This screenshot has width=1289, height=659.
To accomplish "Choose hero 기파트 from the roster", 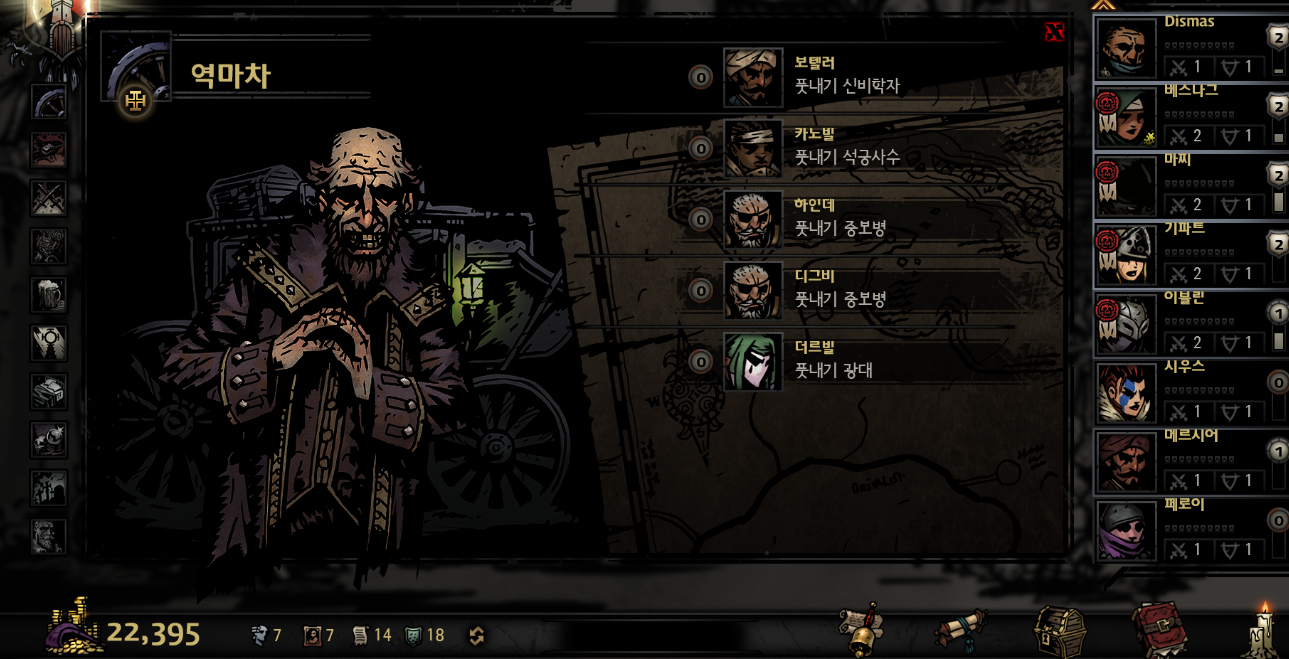I will coord(1128,255).
